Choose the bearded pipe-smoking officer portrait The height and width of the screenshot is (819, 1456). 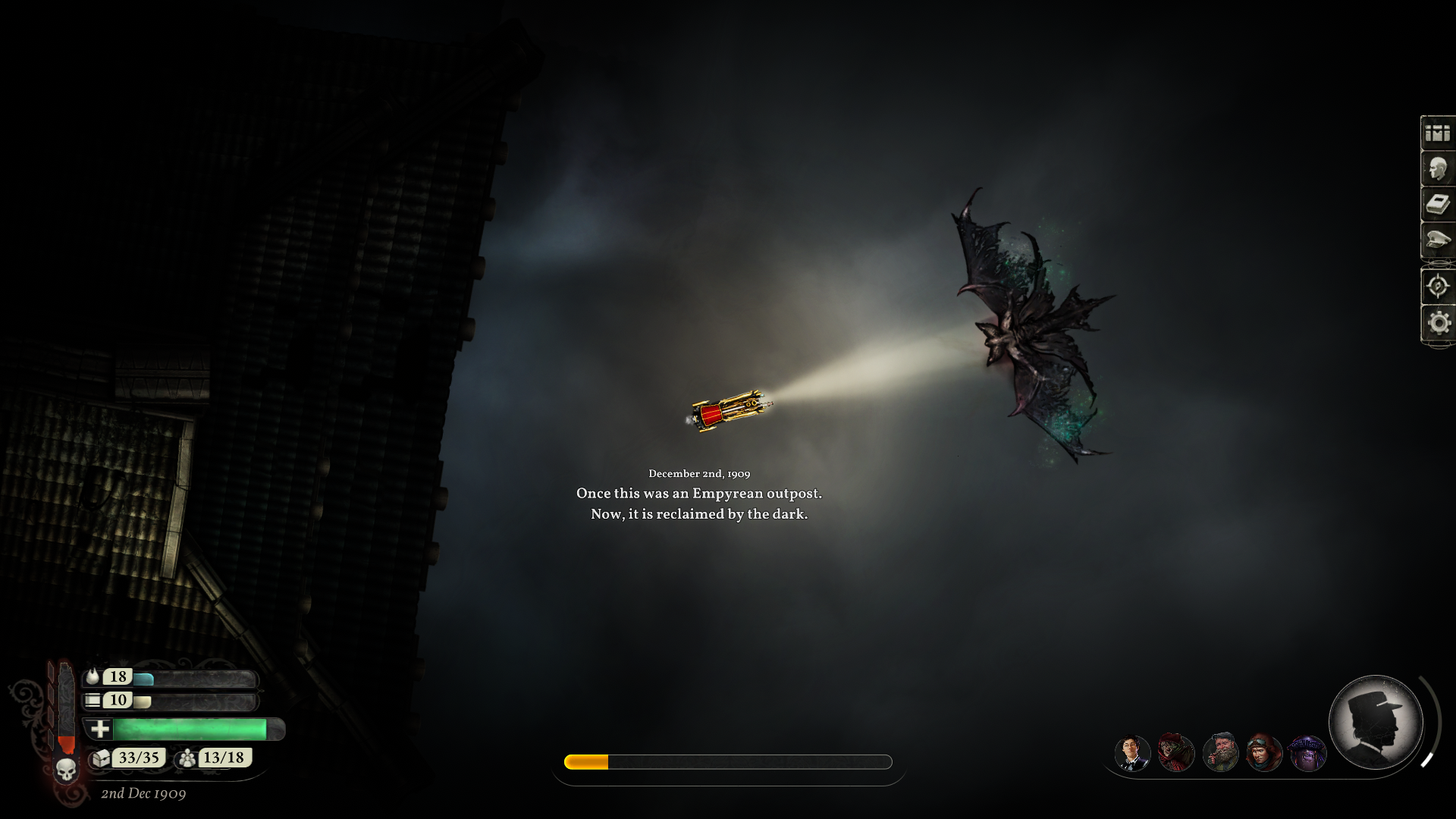(x=1220, y=754)
